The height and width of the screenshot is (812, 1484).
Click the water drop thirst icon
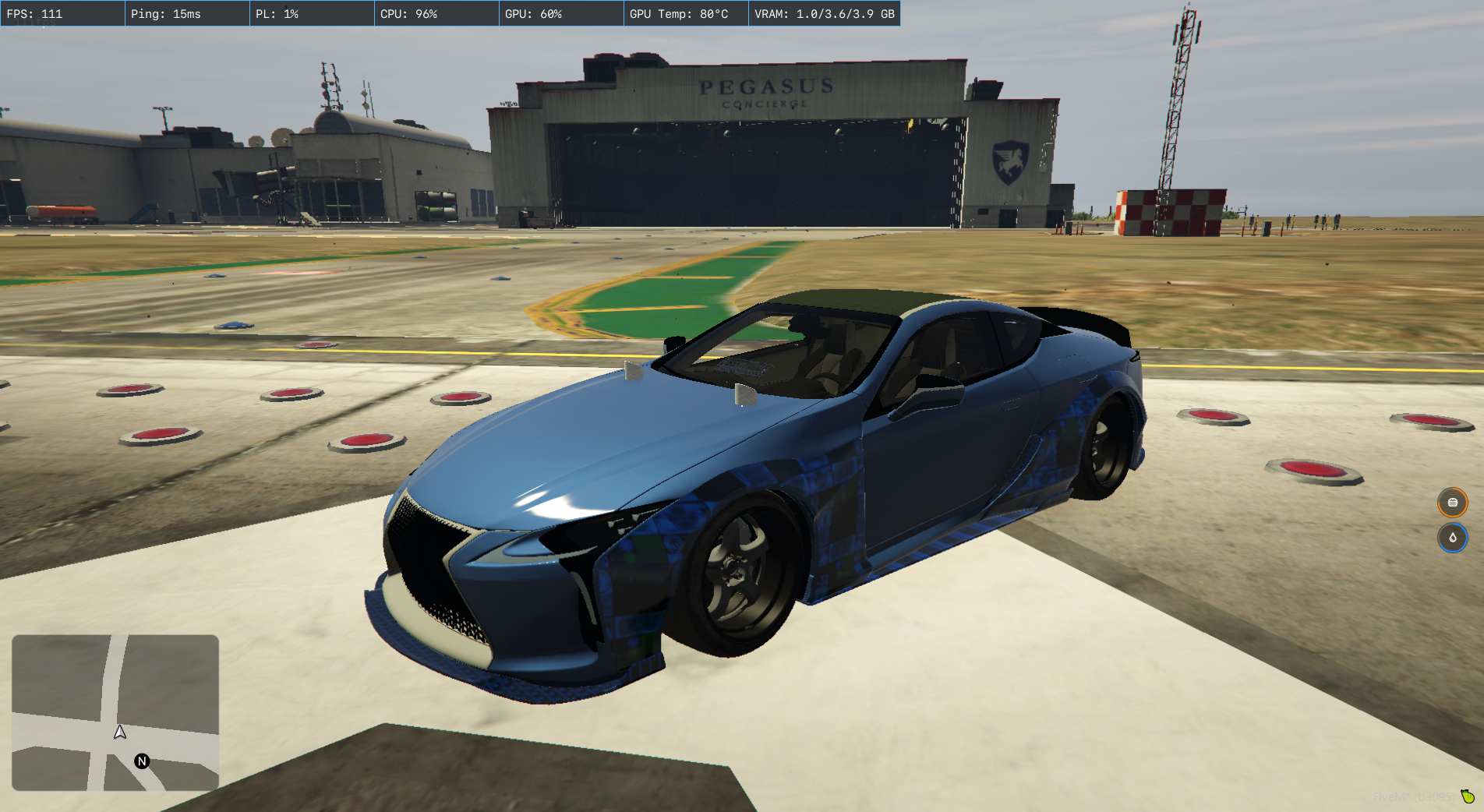pos(1452,538)
